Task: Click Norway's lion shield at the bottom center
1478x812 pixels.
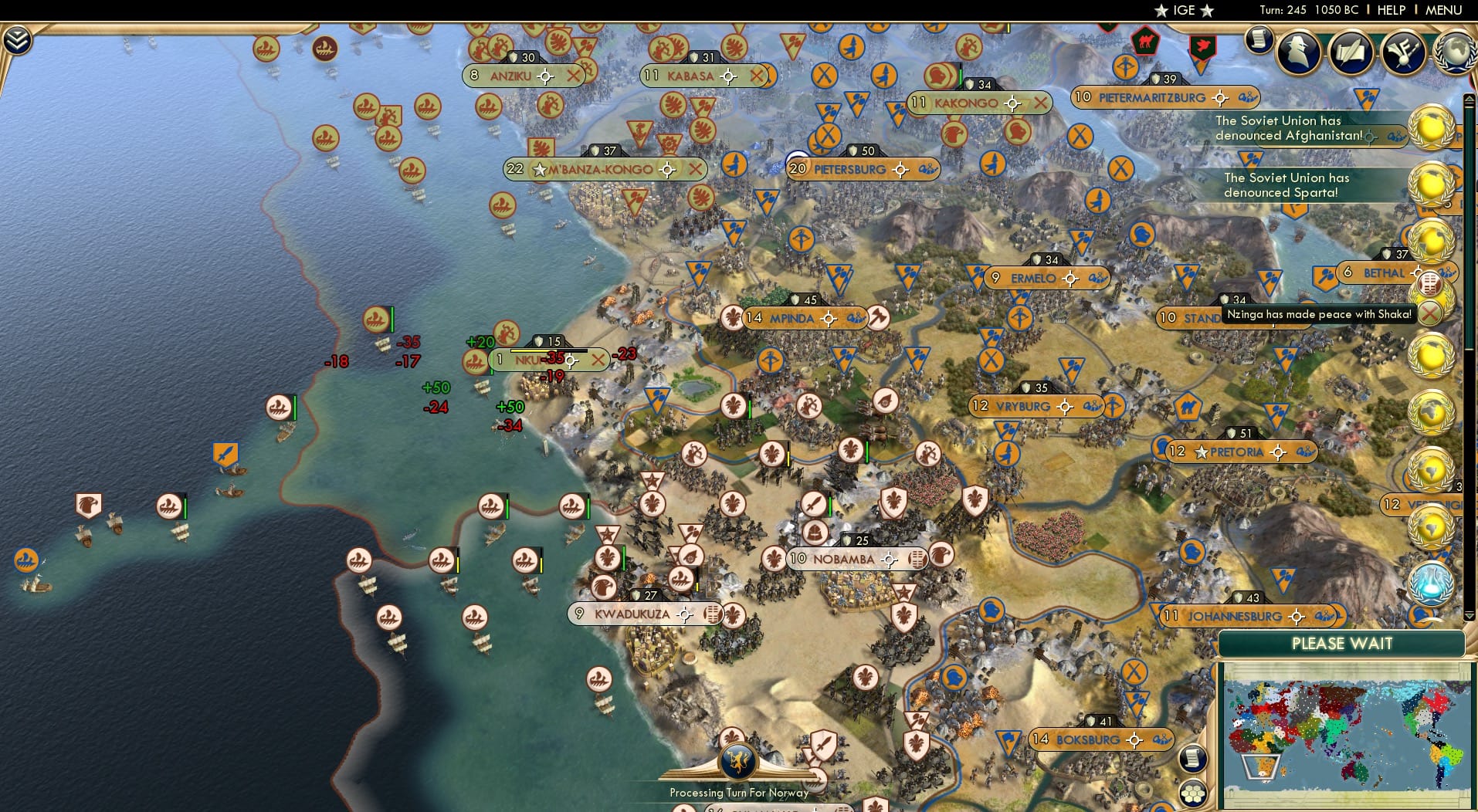Action: coord(739,760)
